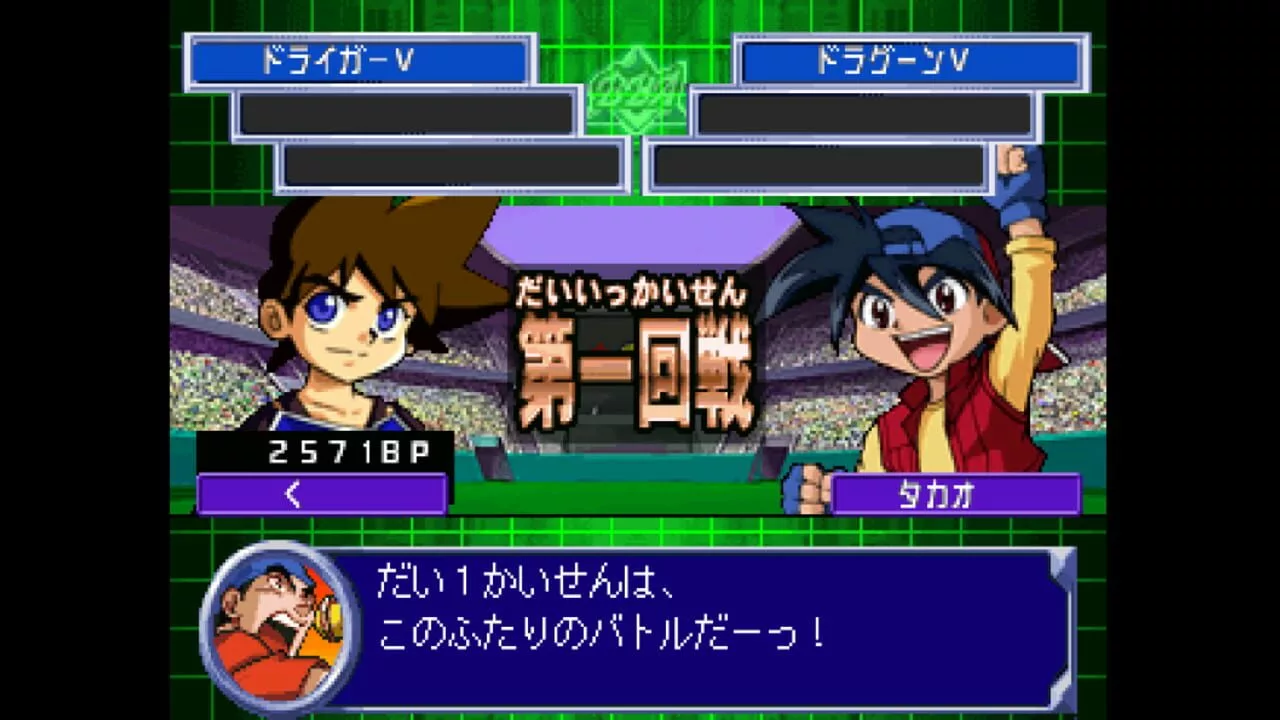The width and height of the screenshot is (1280, 720).
Task: Click the く player name plate
Action: click(x=321, y=494)
